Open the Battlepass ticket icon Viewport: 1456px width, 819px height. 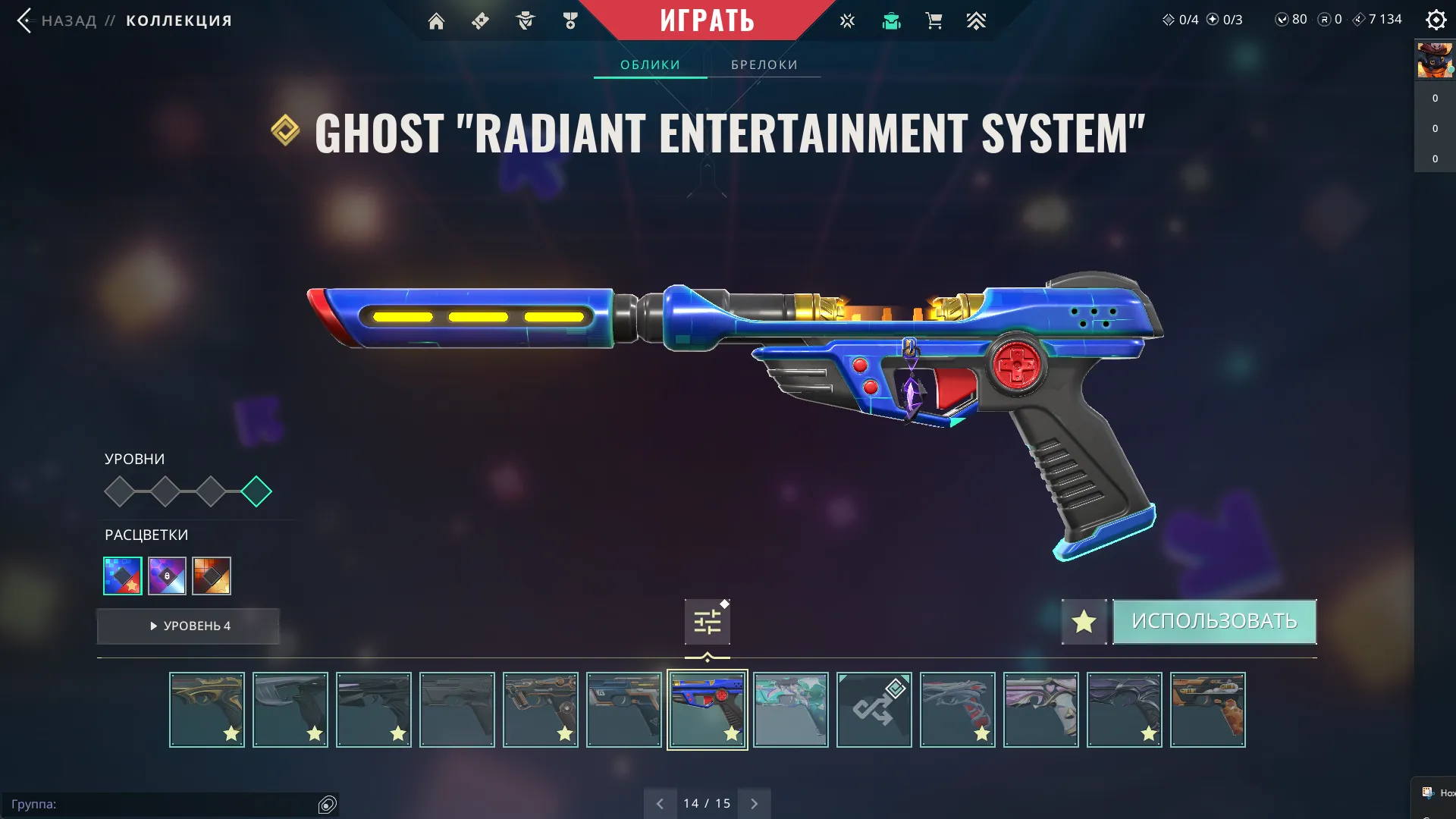pos(479,20)
